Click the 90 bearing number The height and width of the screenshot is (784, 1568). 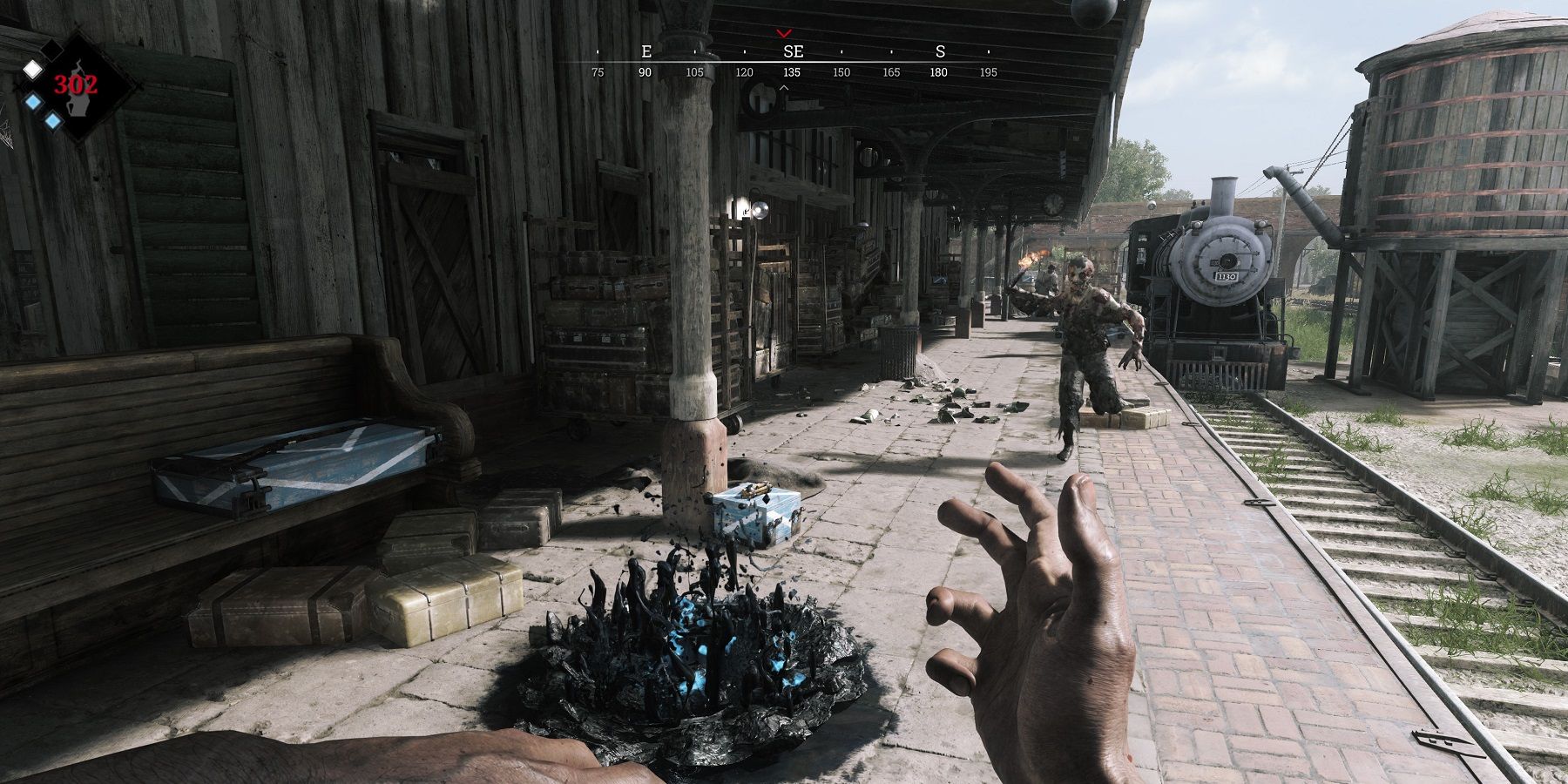tap(645, 73)
